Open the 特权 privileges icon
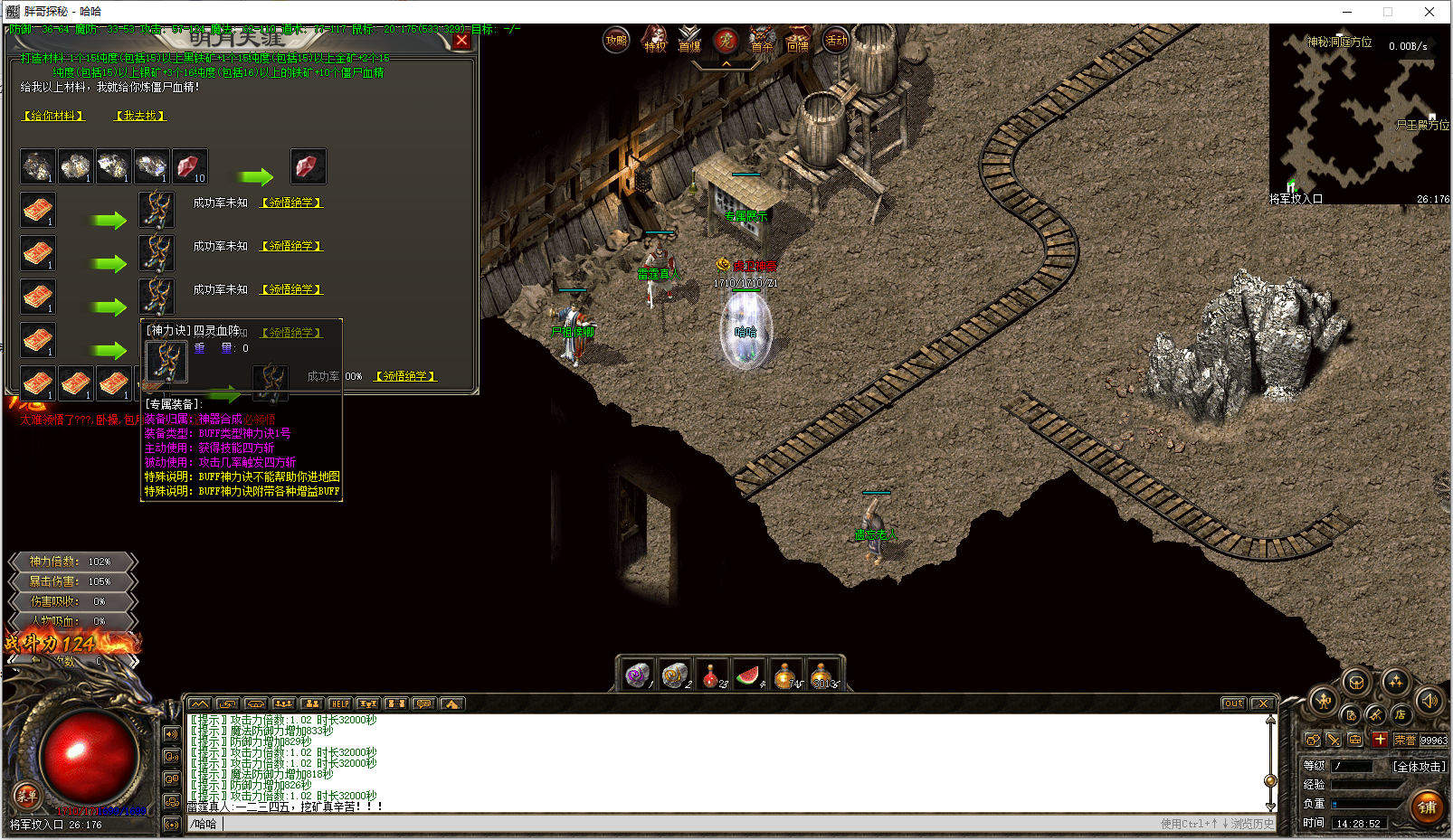 [654, 41]
